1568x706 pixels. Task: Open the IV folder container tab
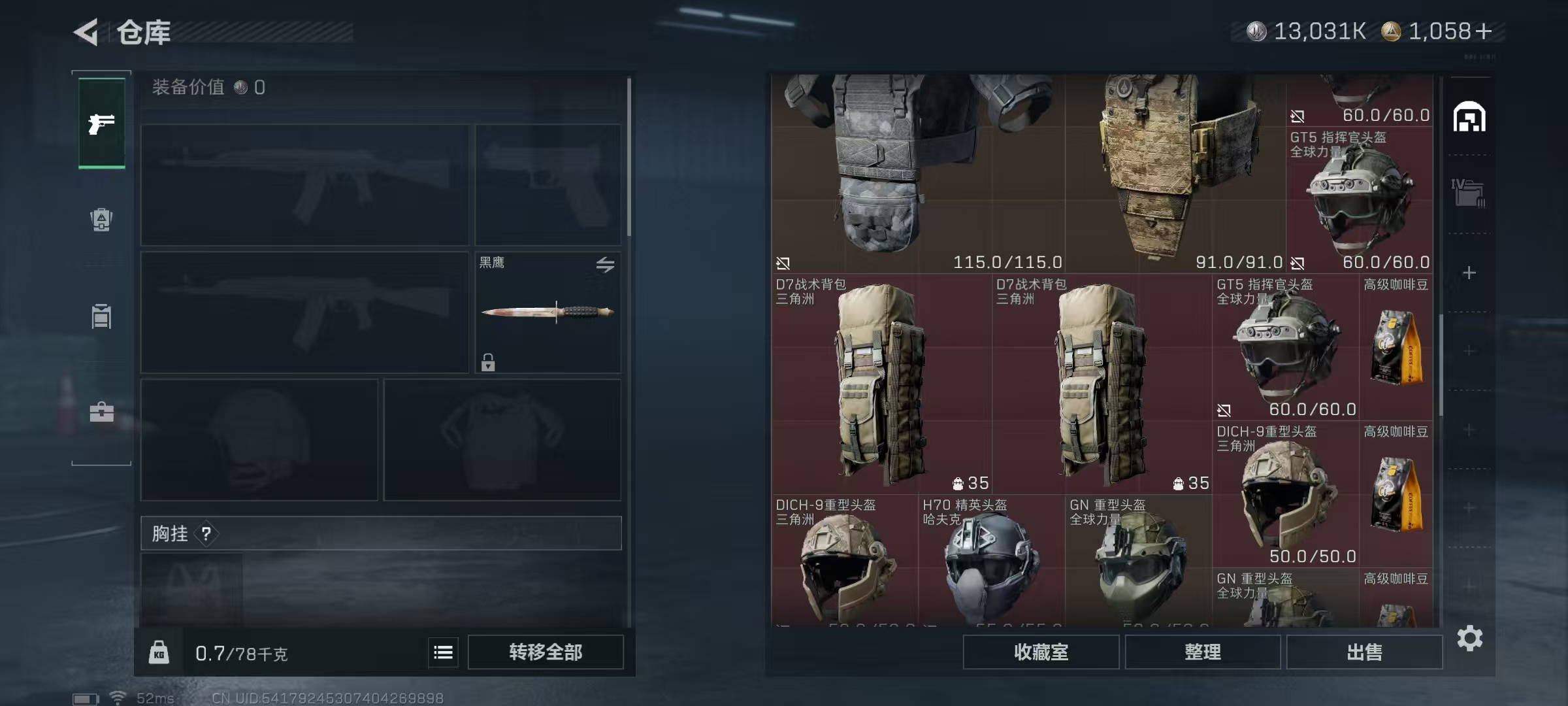click(1468, 193)
